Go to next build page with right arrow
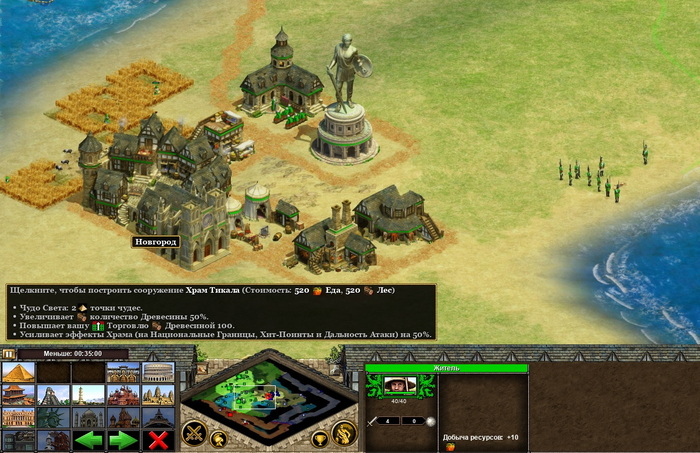Image resolution: width=700 pixels, height=453 pixels. [x=123, y=441]
